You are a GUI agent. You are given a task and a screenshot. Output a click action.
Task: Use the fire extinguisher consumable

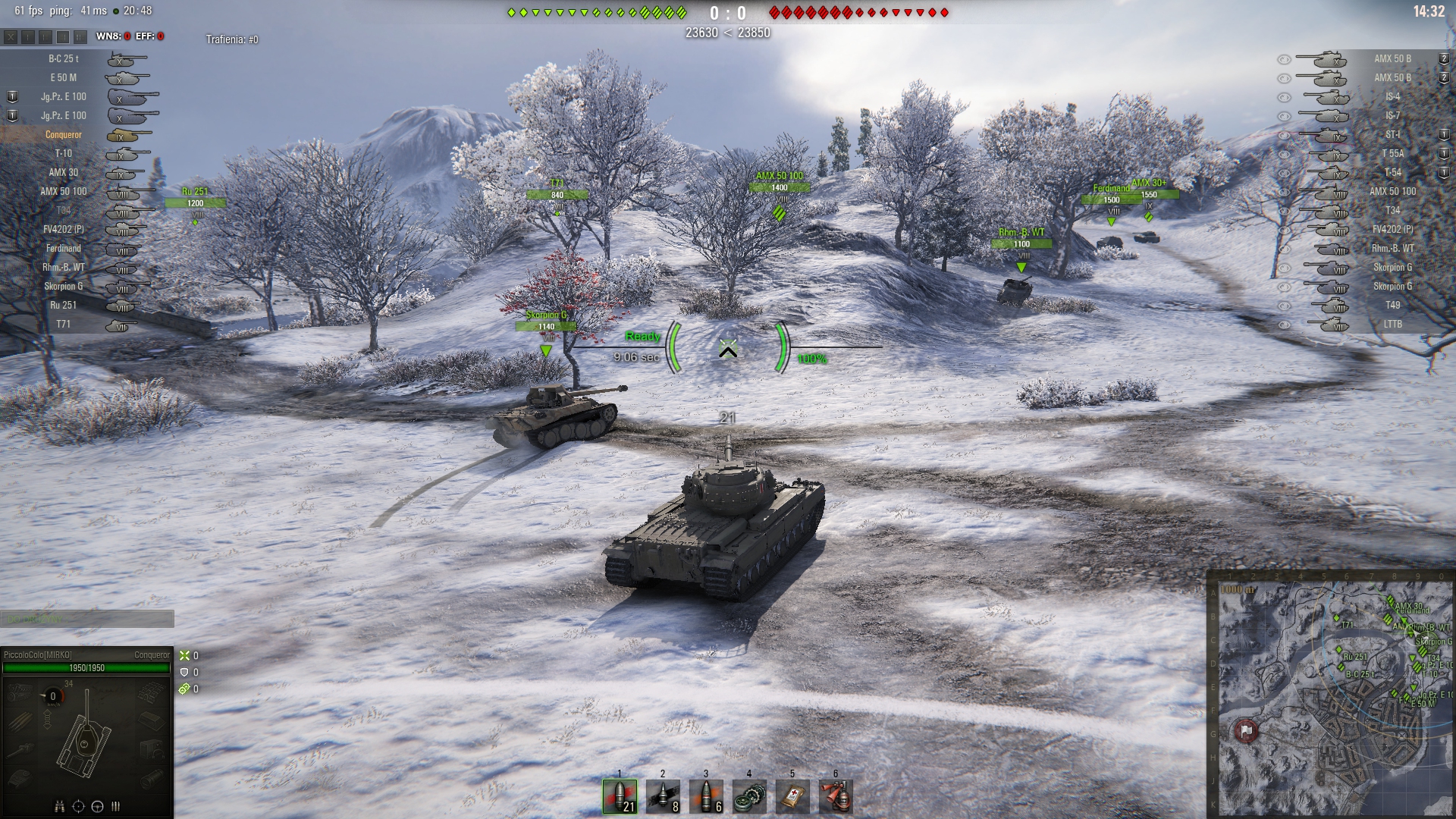[836, 796]
